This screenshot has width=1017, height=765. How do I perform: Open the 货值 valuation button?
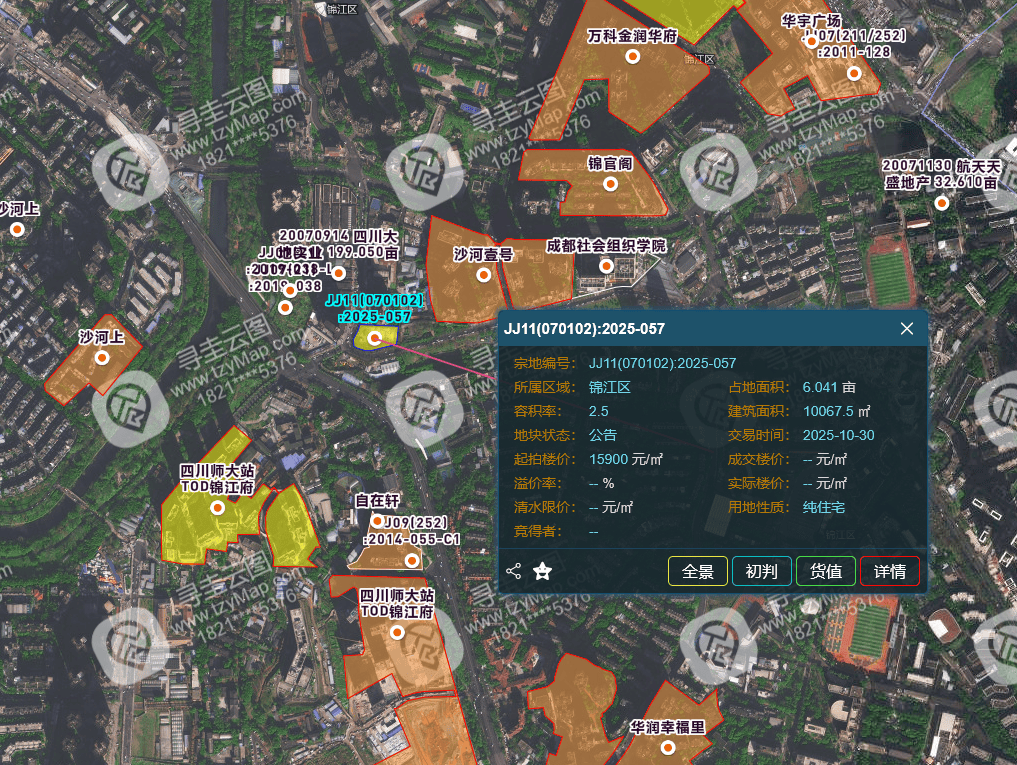coord(825,571)
